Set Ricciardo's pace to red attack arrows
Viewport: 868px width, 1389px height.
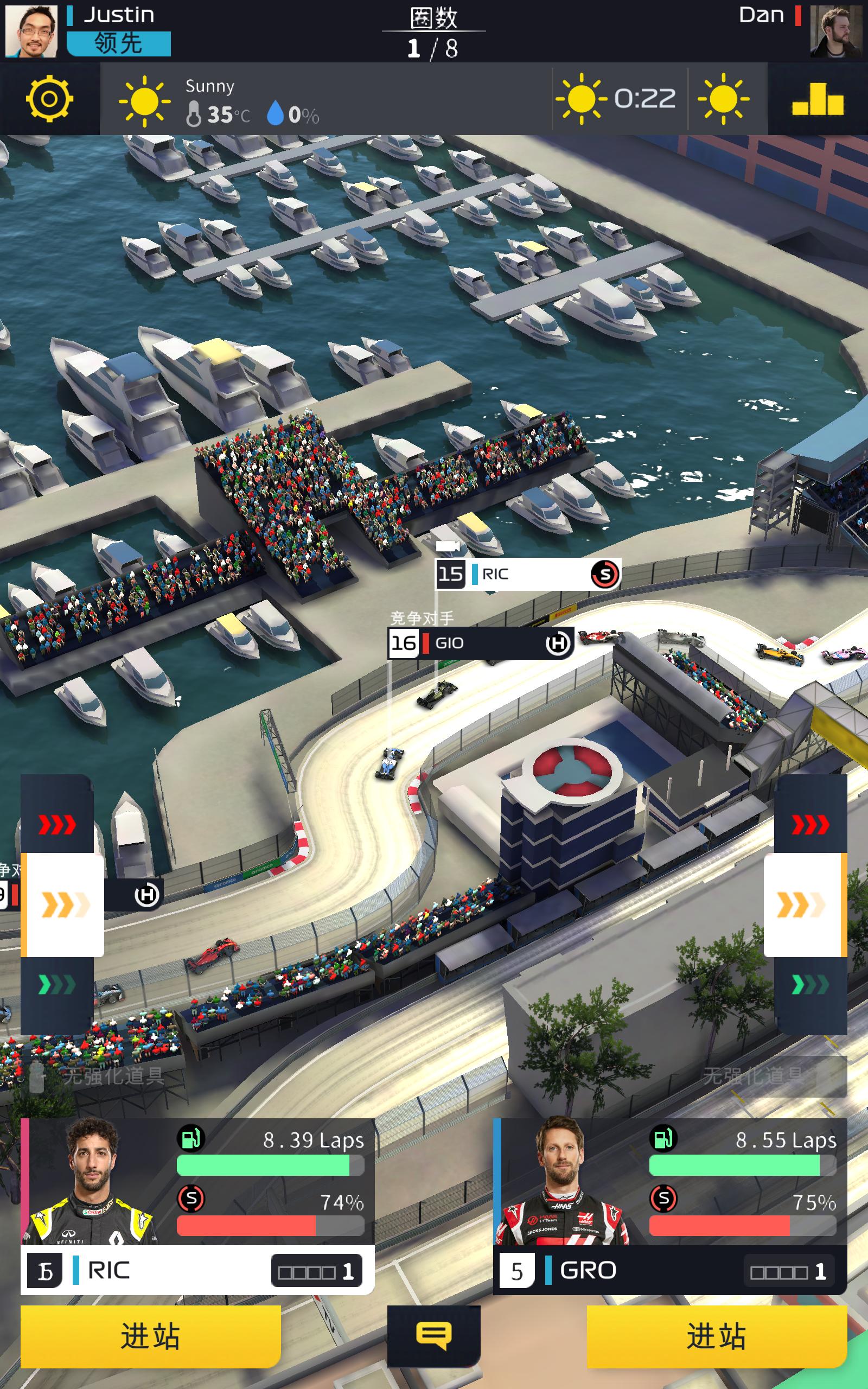pos(58,825)
